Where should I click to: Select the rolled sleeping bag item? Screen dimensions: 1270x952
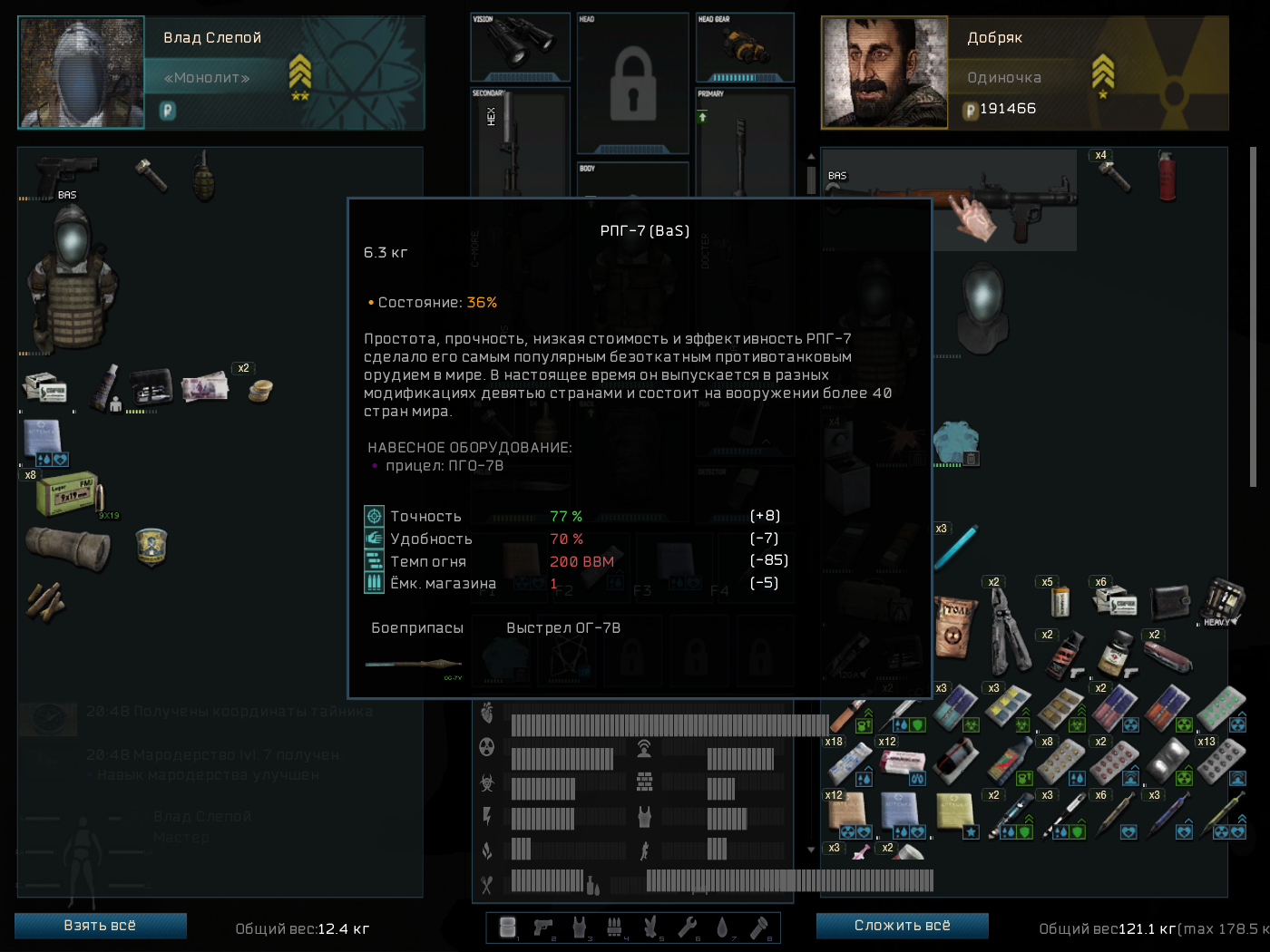[x=67, y=548]
